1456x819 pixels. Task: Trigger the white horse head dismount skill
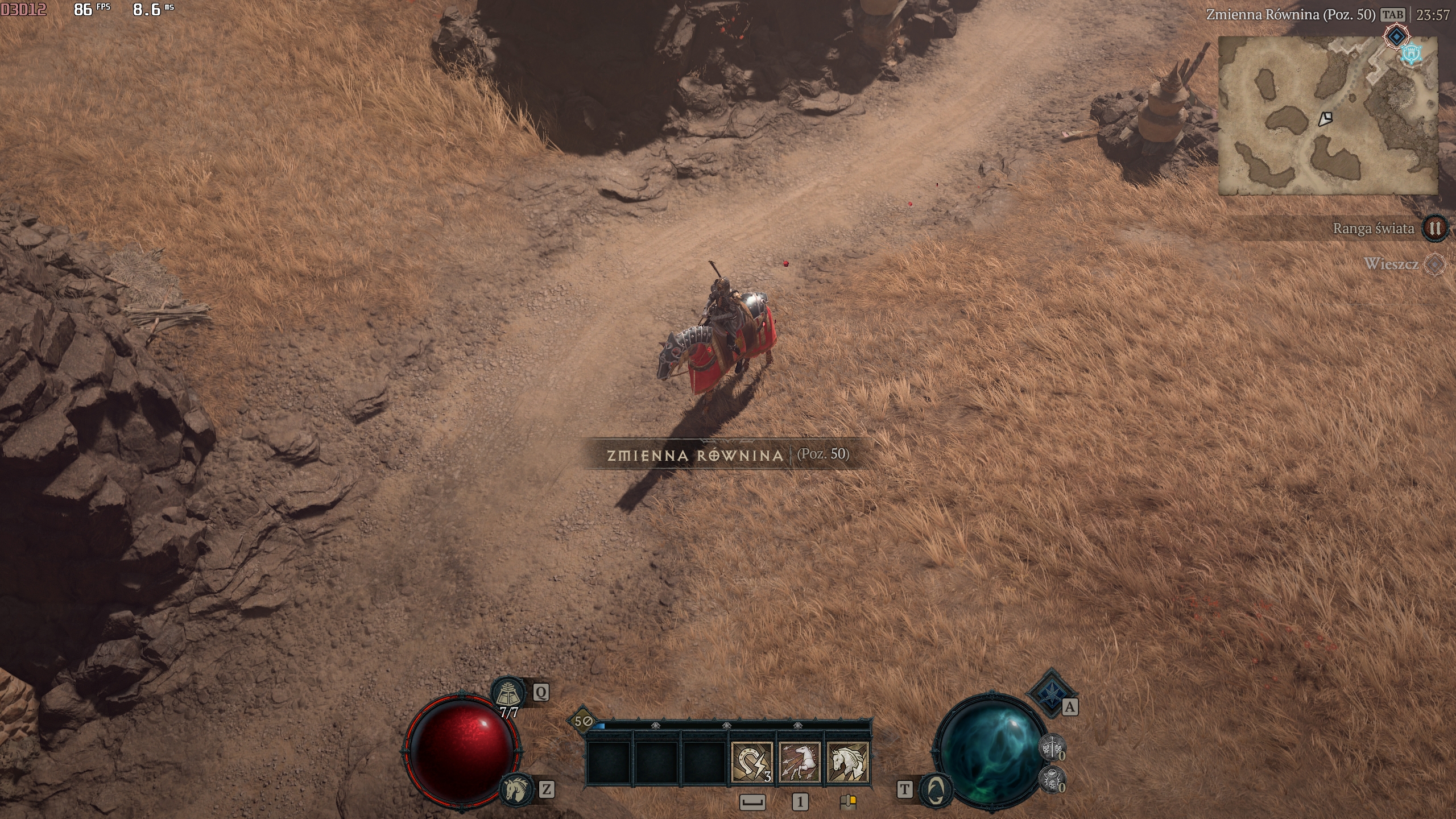point(847,763)
